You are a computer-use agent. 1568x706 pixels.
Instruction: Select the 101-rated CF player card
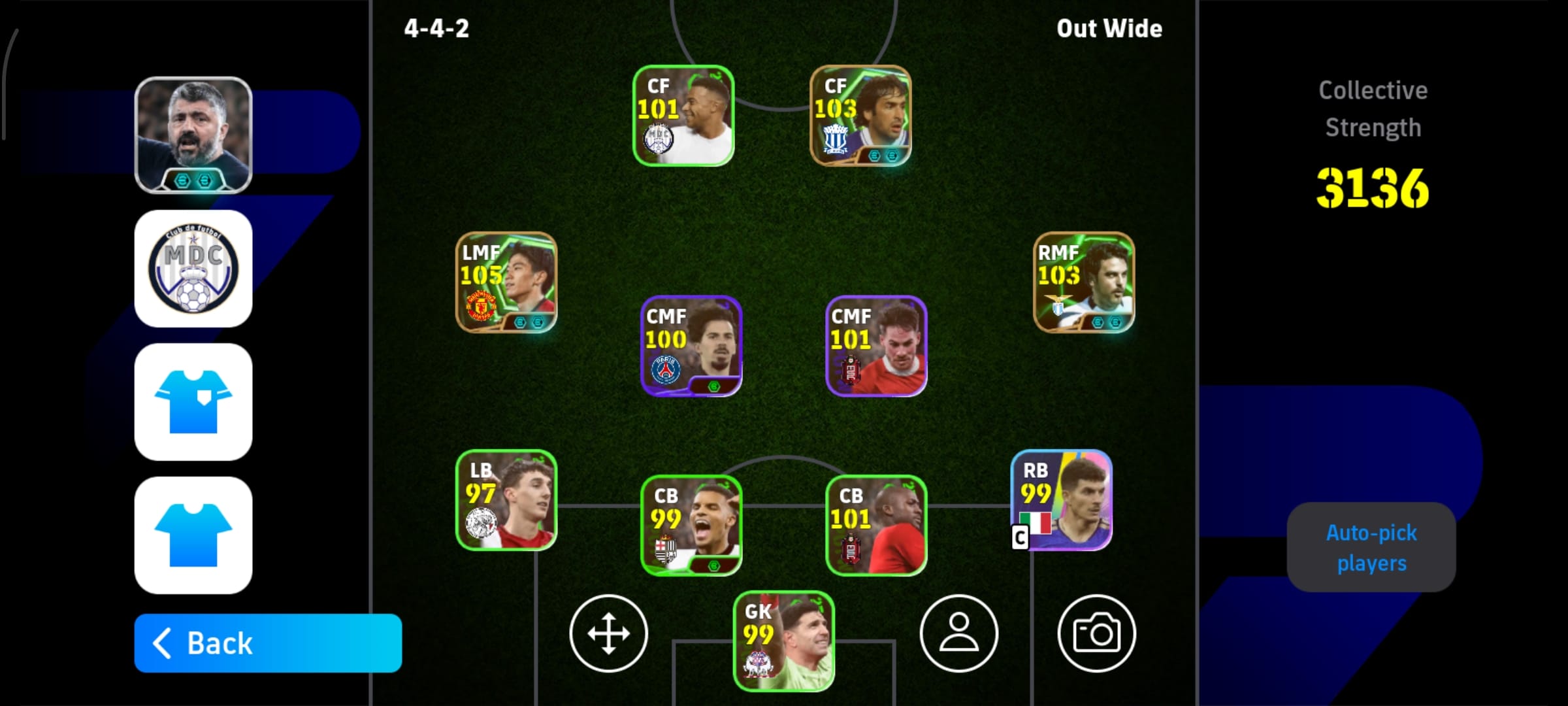pos(683,116)
